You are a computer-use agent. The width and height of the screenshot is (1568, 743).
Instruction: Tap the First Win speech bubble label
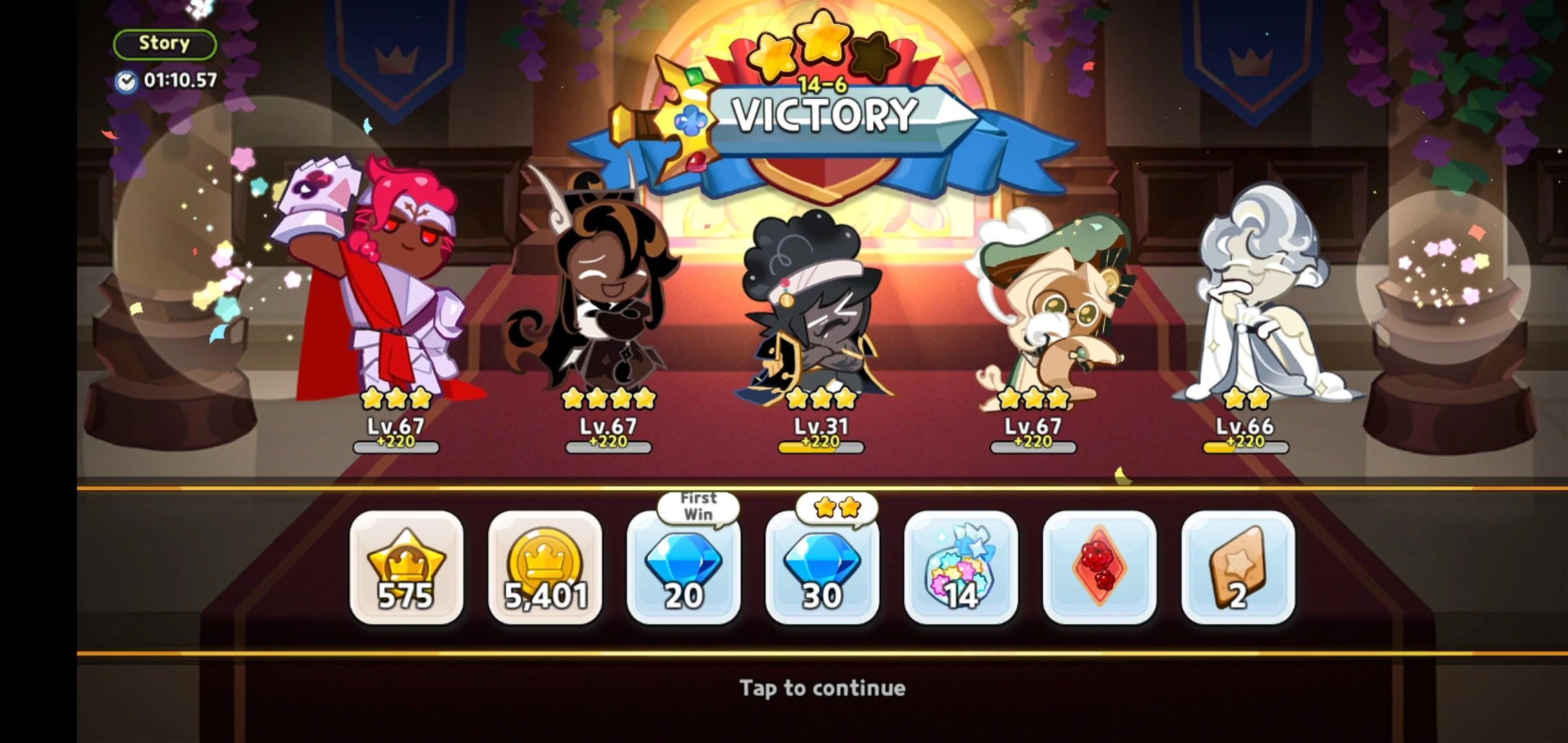(697, 506)
